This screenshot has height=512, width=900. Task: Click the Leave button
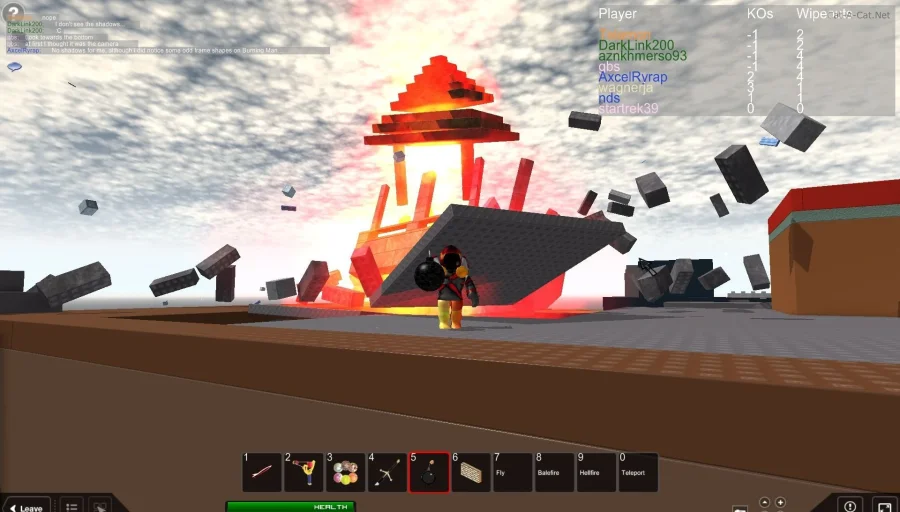pyautogui.click(x=26, y=506)
